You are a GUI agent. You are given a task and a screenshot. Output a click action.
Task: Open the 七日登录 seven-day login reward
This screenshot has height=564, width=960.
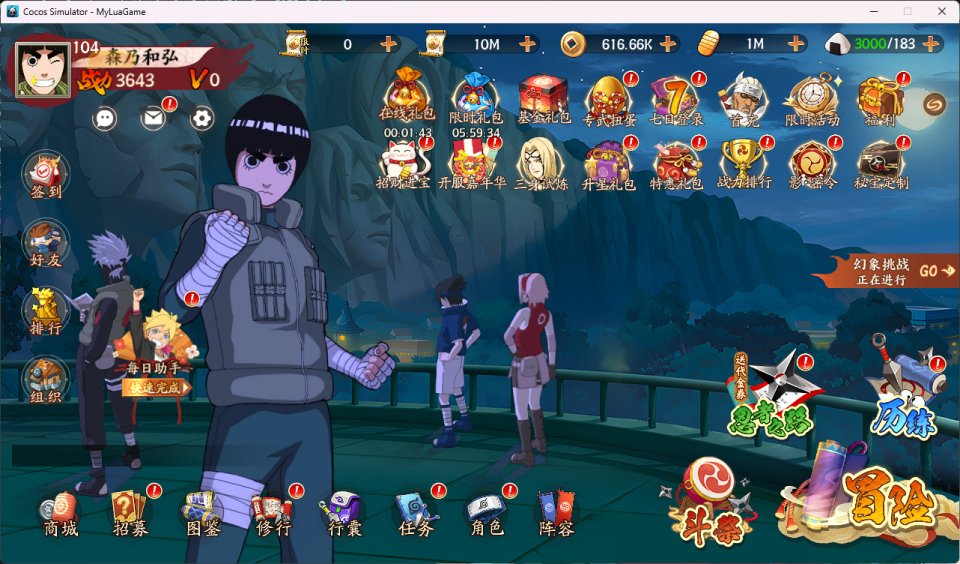click(x=675, y=100)
